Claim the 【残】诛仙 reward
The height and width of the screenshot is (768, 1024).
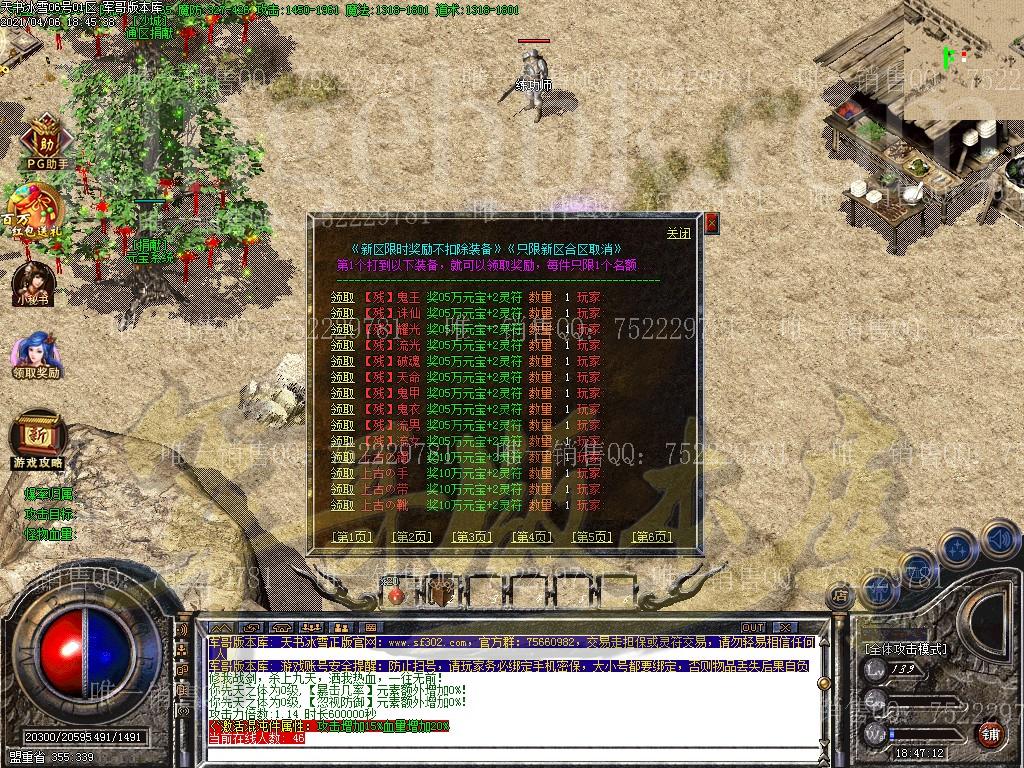point(342,313)
